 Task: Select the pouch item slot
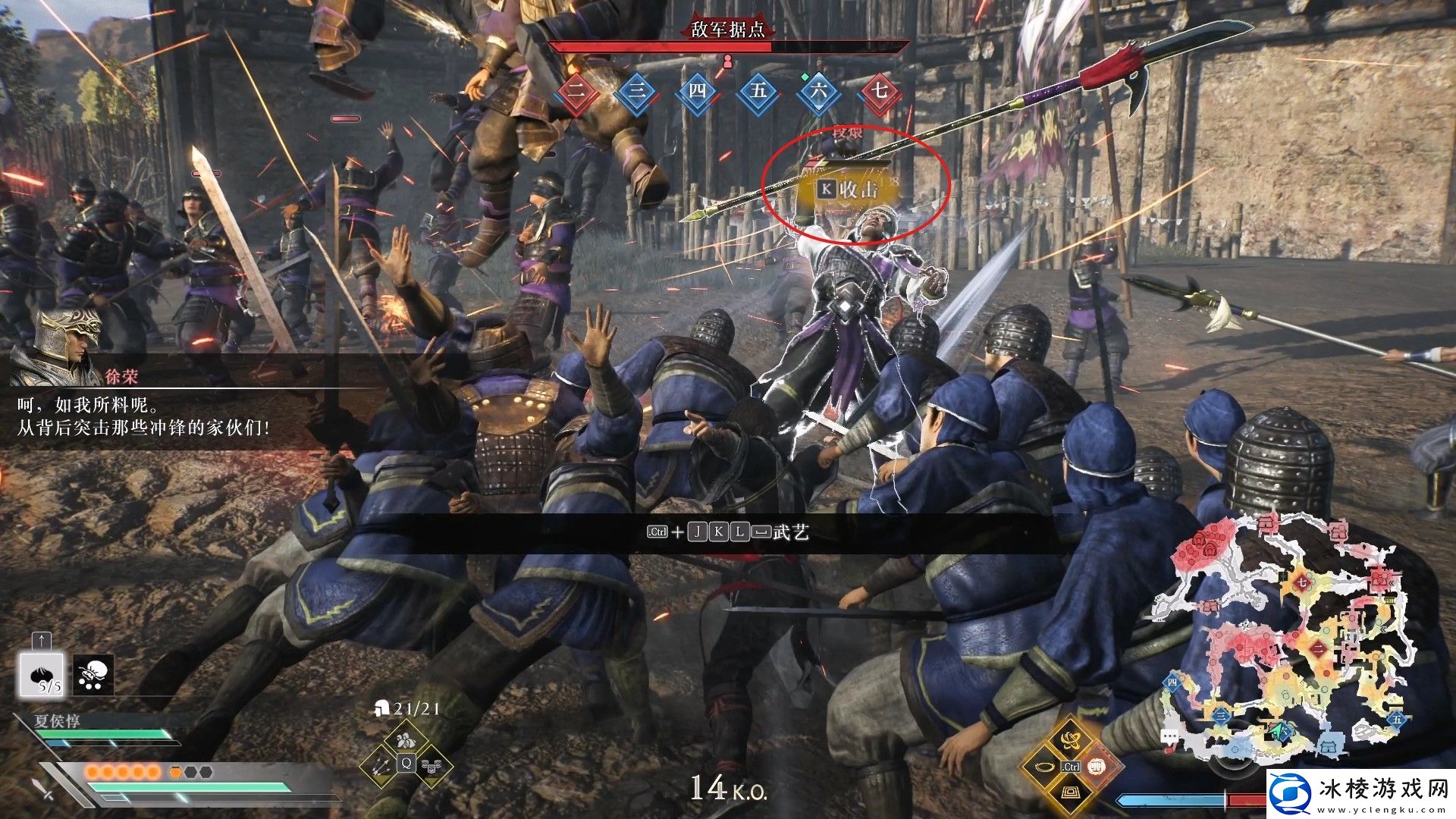point(94,674)
